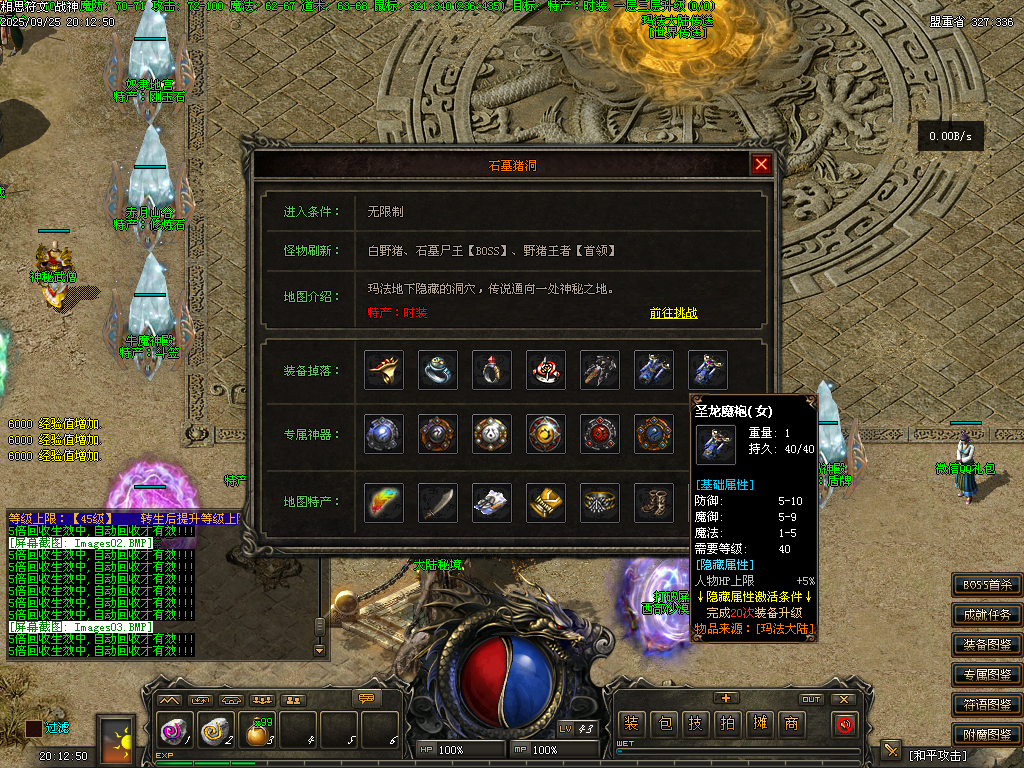Click the 前往挑战 challenge link
Viewport: 1024px width, 768px height.
pyautogui.click(x=673, y=313)
